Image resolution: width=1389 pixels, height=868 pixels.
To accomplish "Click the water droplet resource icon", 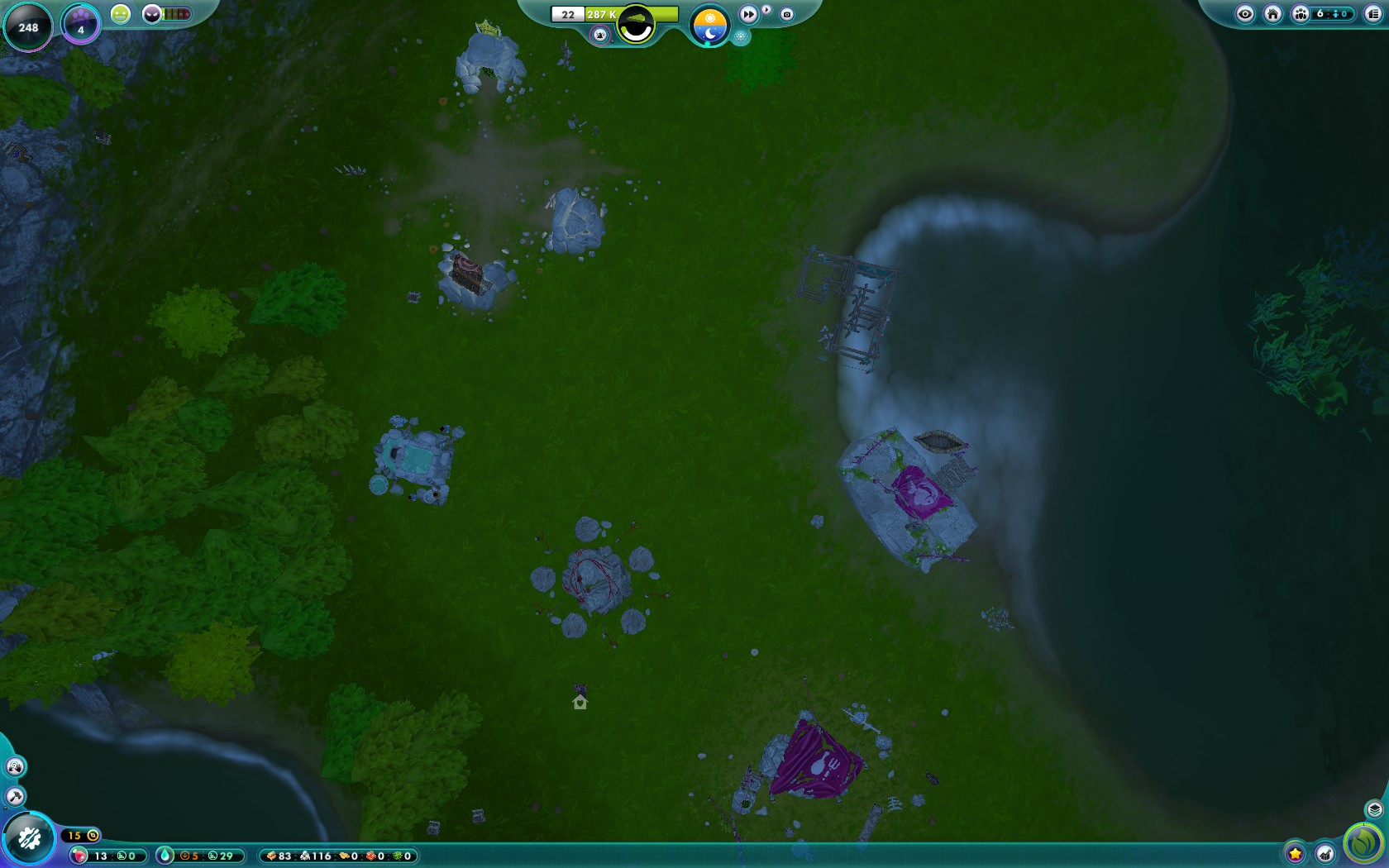I will [165, 856].
